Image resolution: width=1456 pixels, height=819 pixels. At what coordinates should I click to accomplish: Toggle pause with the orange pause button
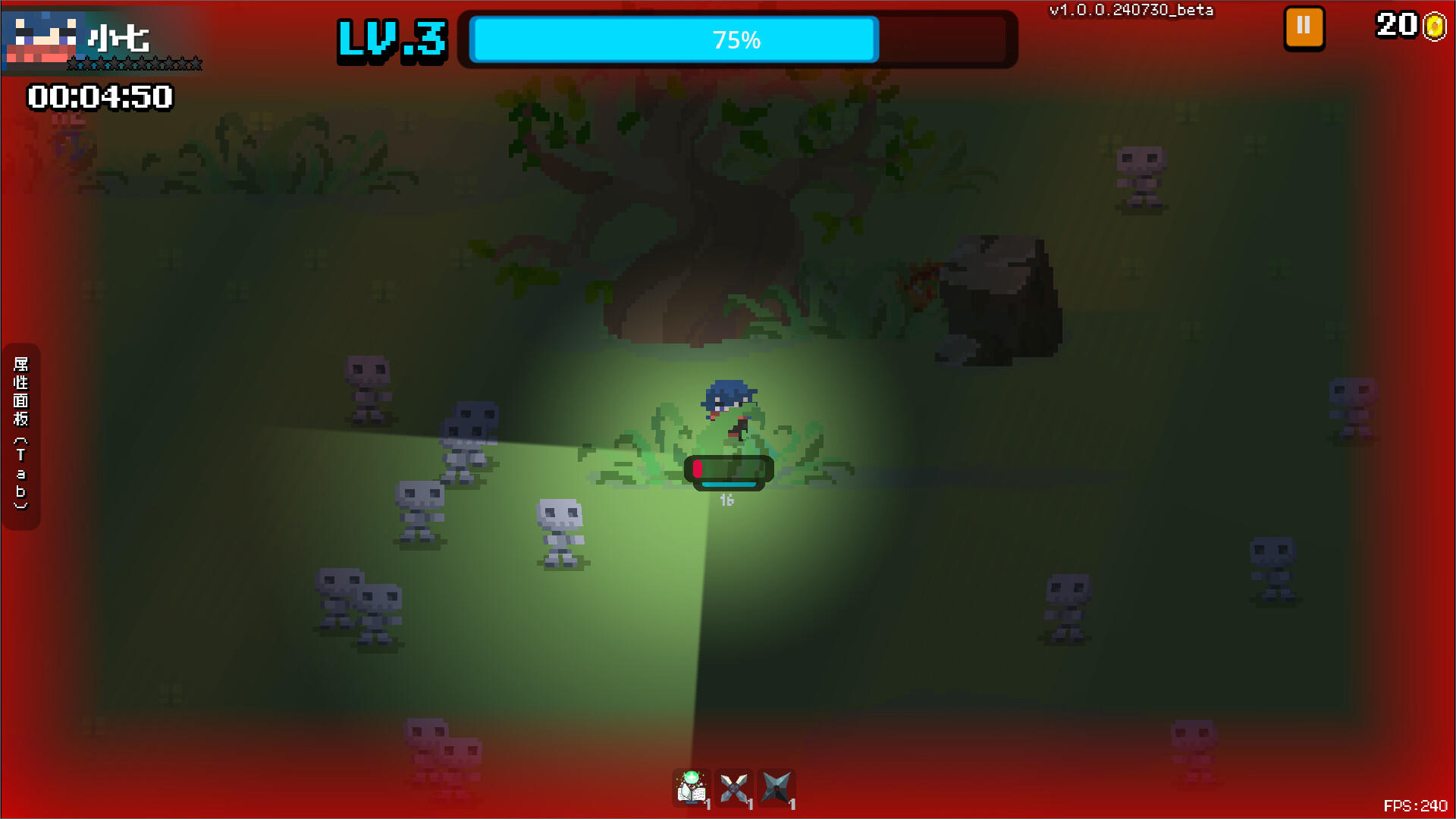[1303, 27]
